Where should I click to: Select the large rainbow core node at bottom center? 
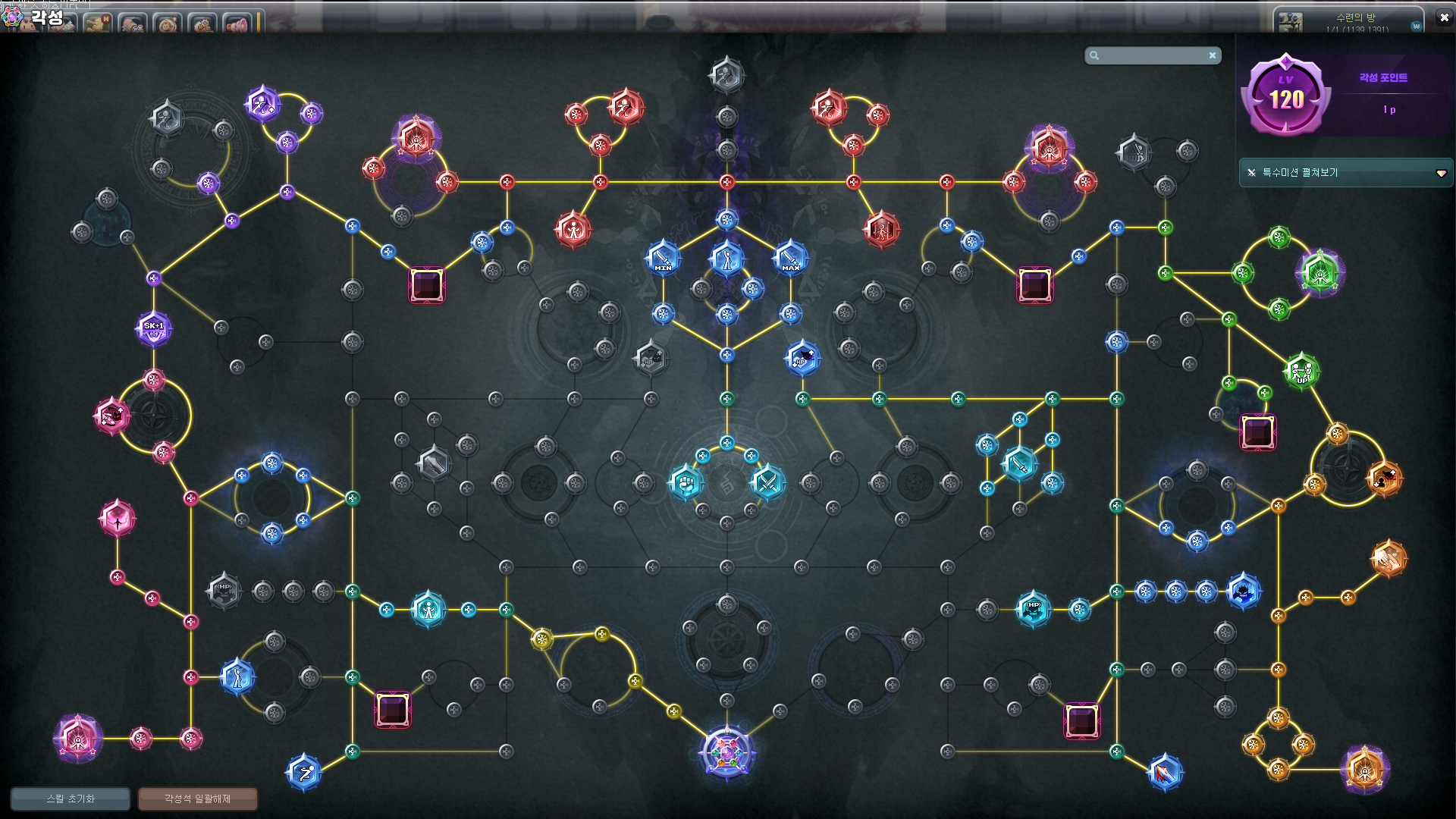(x=726, y=753)
